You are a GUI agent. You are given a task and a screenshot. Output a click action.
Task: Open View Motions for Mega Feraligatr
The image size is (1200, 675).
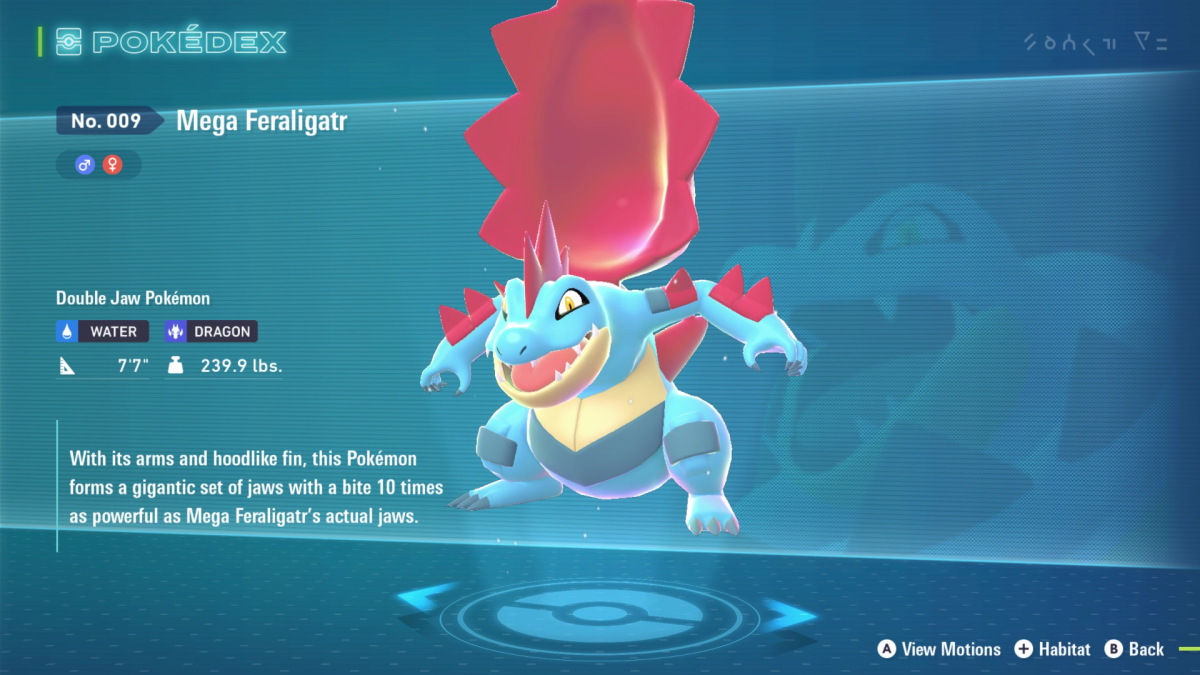939,649
